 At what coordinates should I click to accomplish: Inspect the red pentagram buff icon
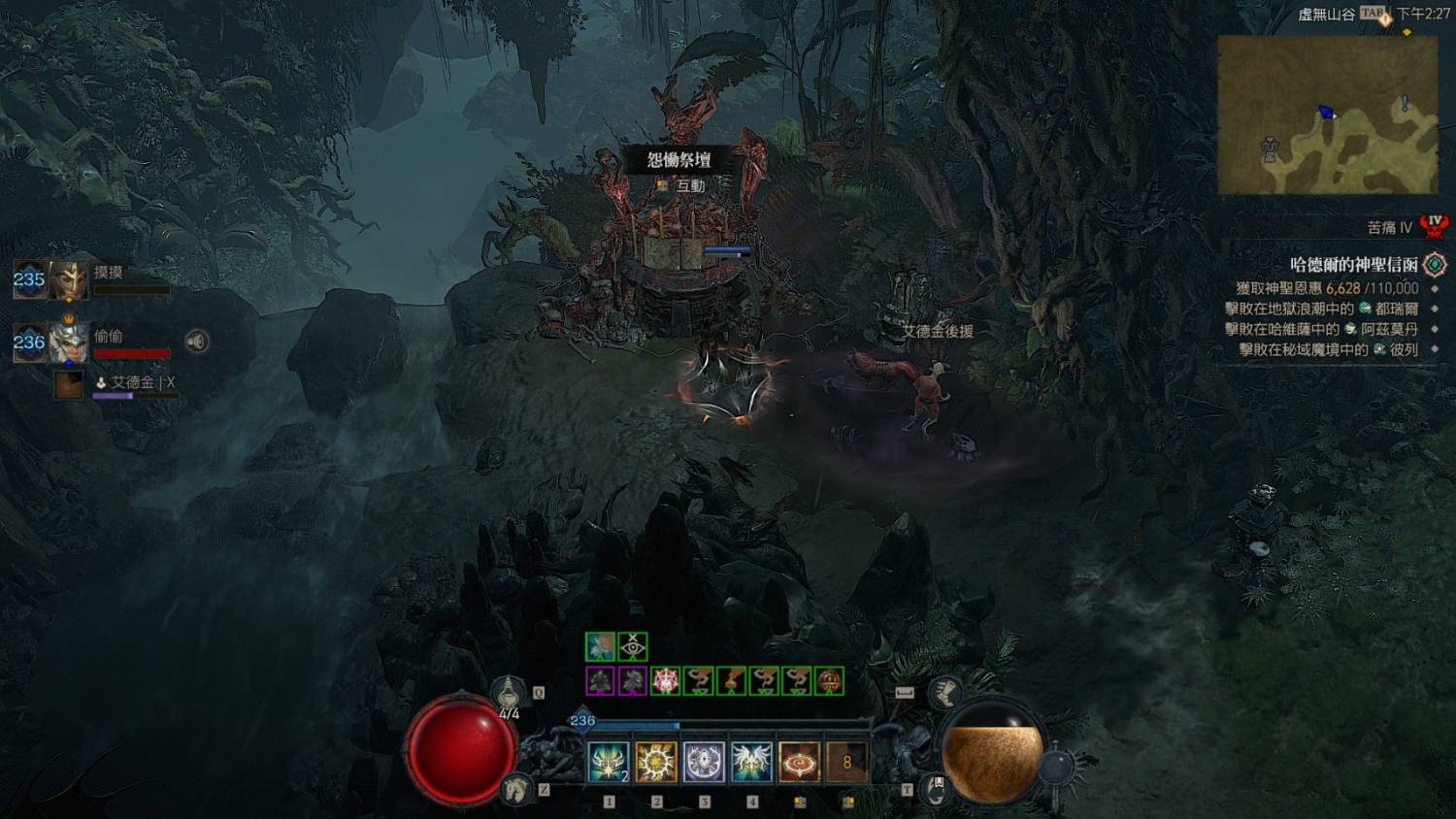click(x=665, y=681)
